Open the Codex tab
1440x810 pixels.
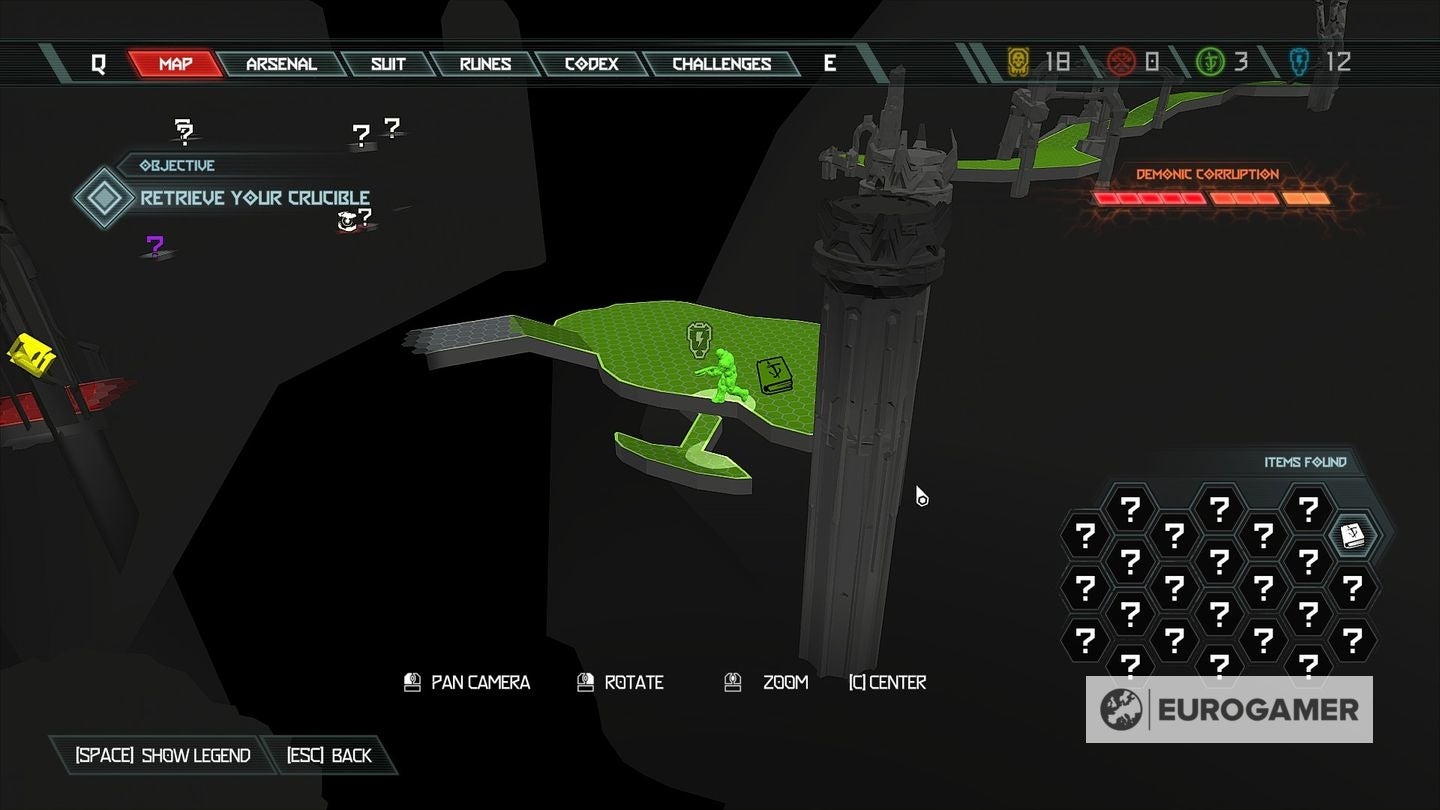pos(591,64)
